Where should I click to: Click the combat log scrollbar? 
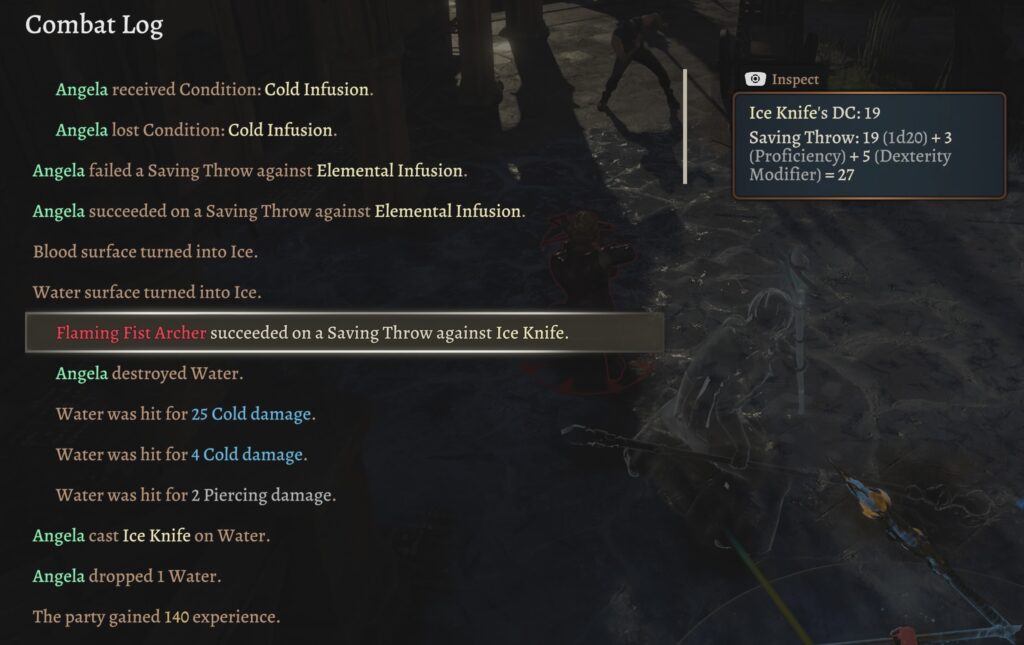tap(685, 126)
